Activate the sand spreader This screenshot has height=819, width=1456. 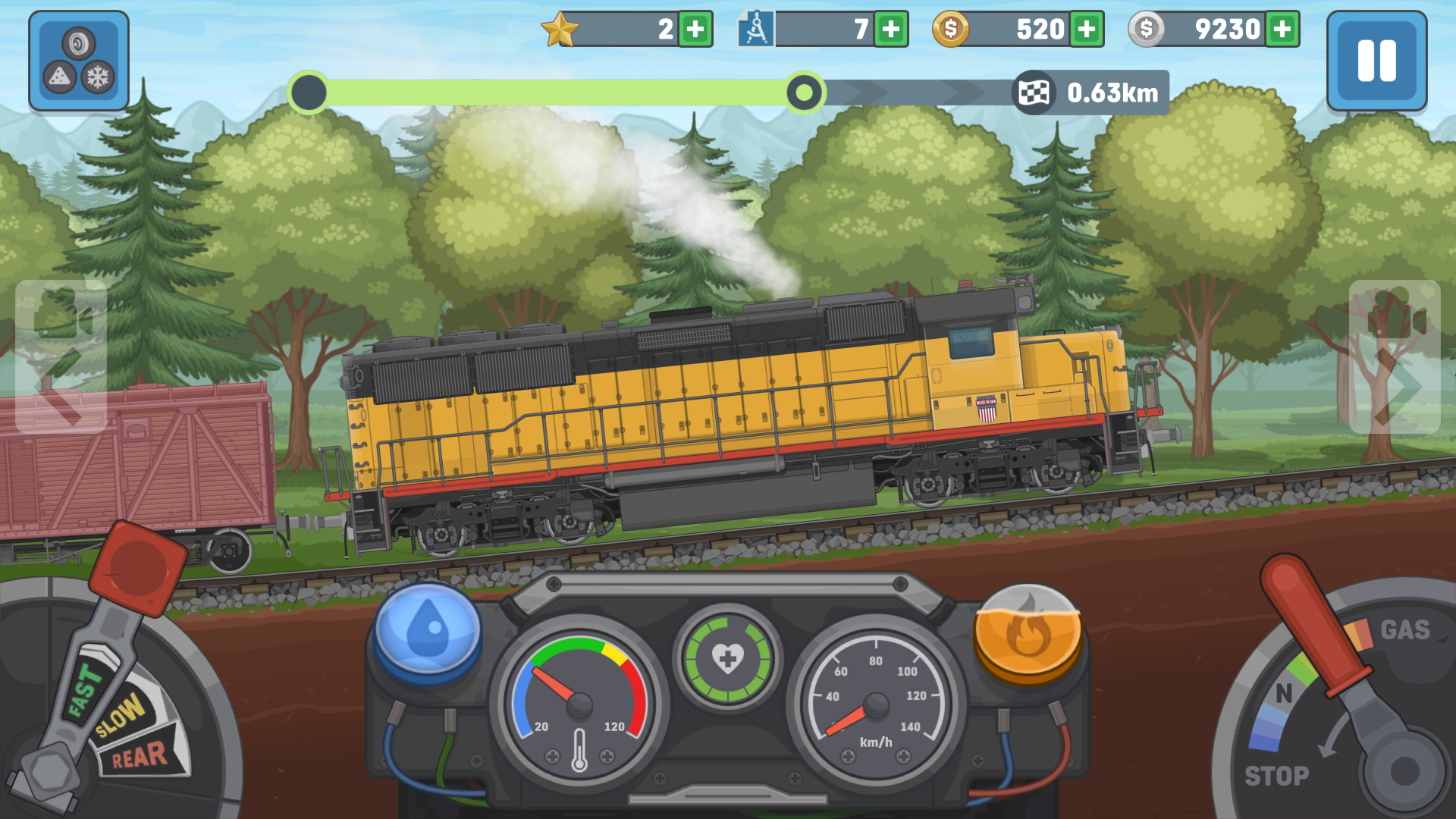(59, 77)
